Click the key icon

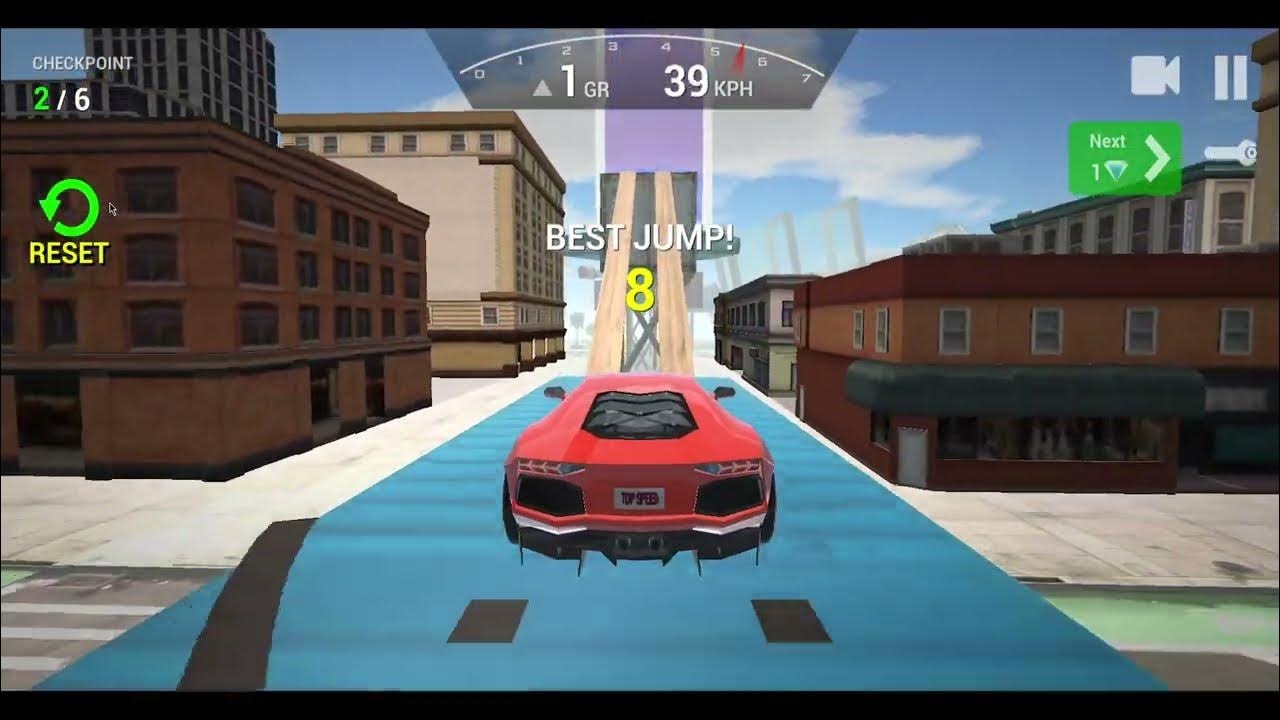point(1229,153)
